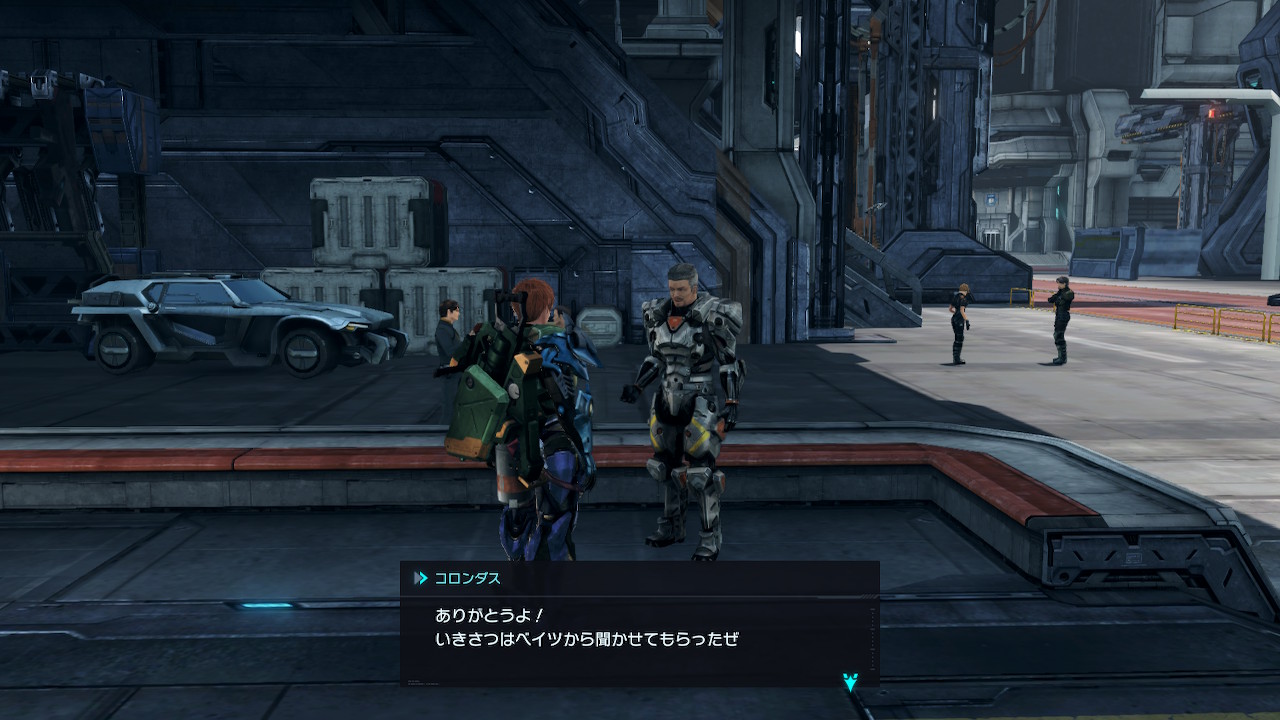Click Colondas's dialogue text box to continue
This screenshot has width=1280, height=720.
[x=639, y=630]
